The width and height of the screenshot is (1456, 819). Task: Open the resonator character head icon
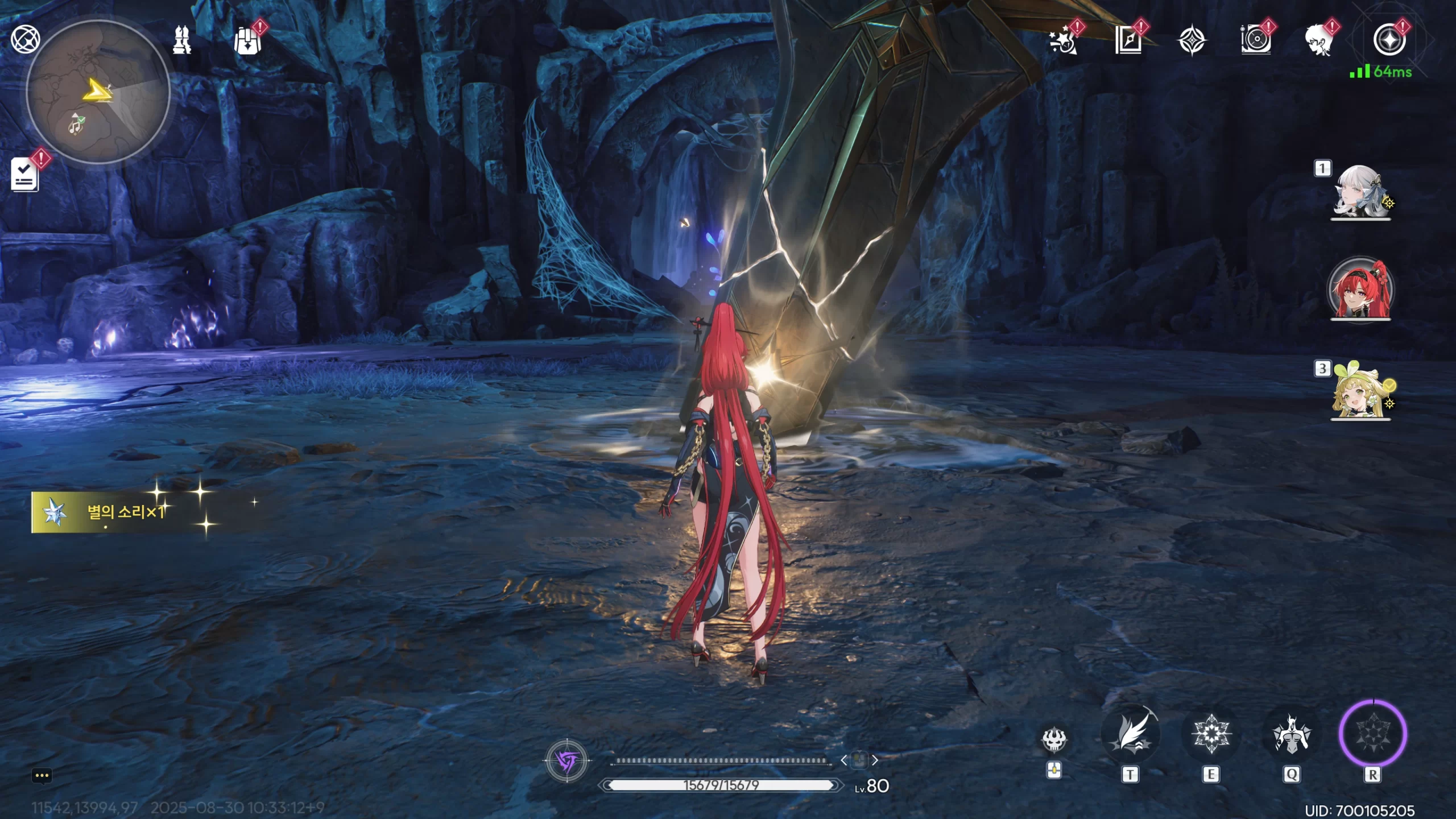point(1319,41)
